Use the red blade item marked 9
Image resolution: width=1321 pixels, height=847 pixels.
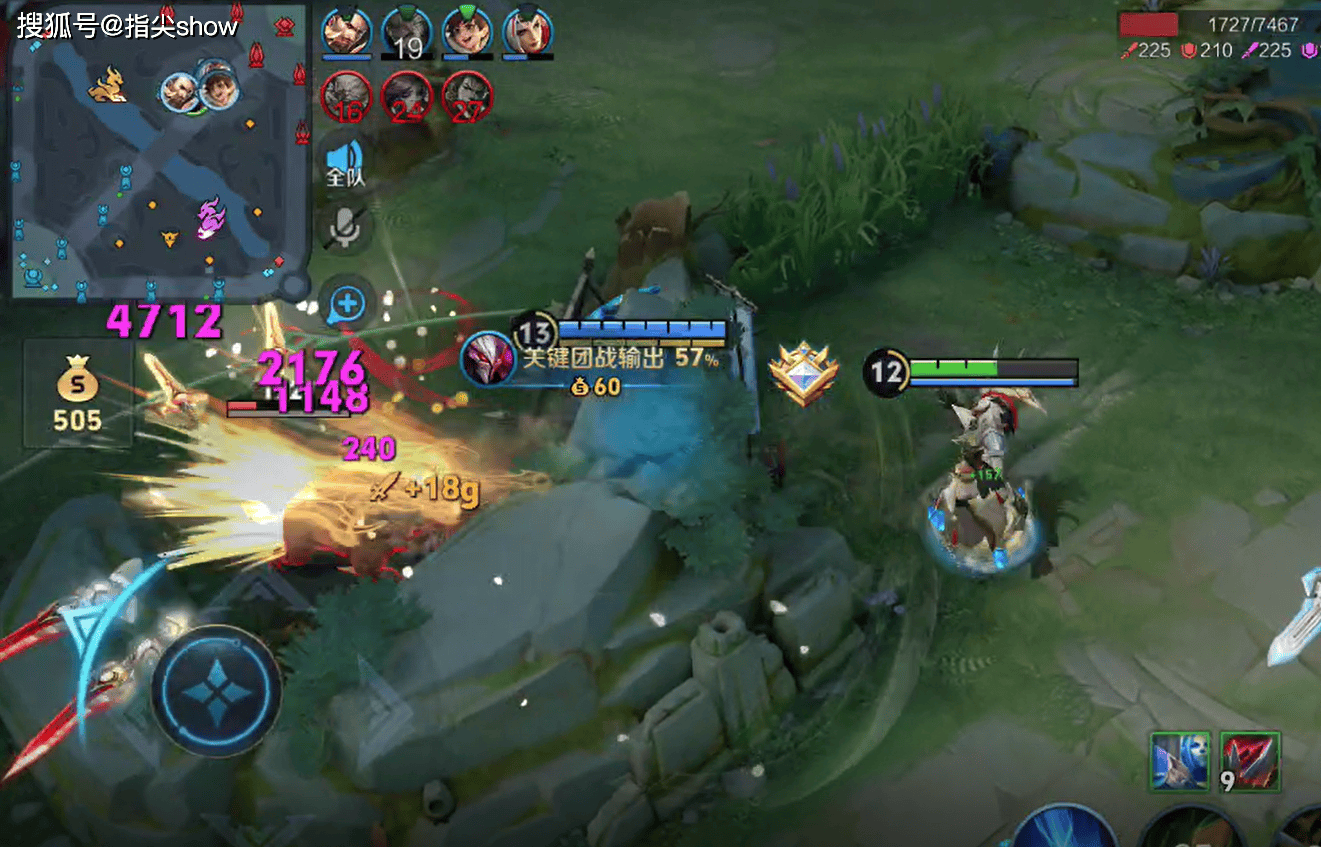[1249, 761]
